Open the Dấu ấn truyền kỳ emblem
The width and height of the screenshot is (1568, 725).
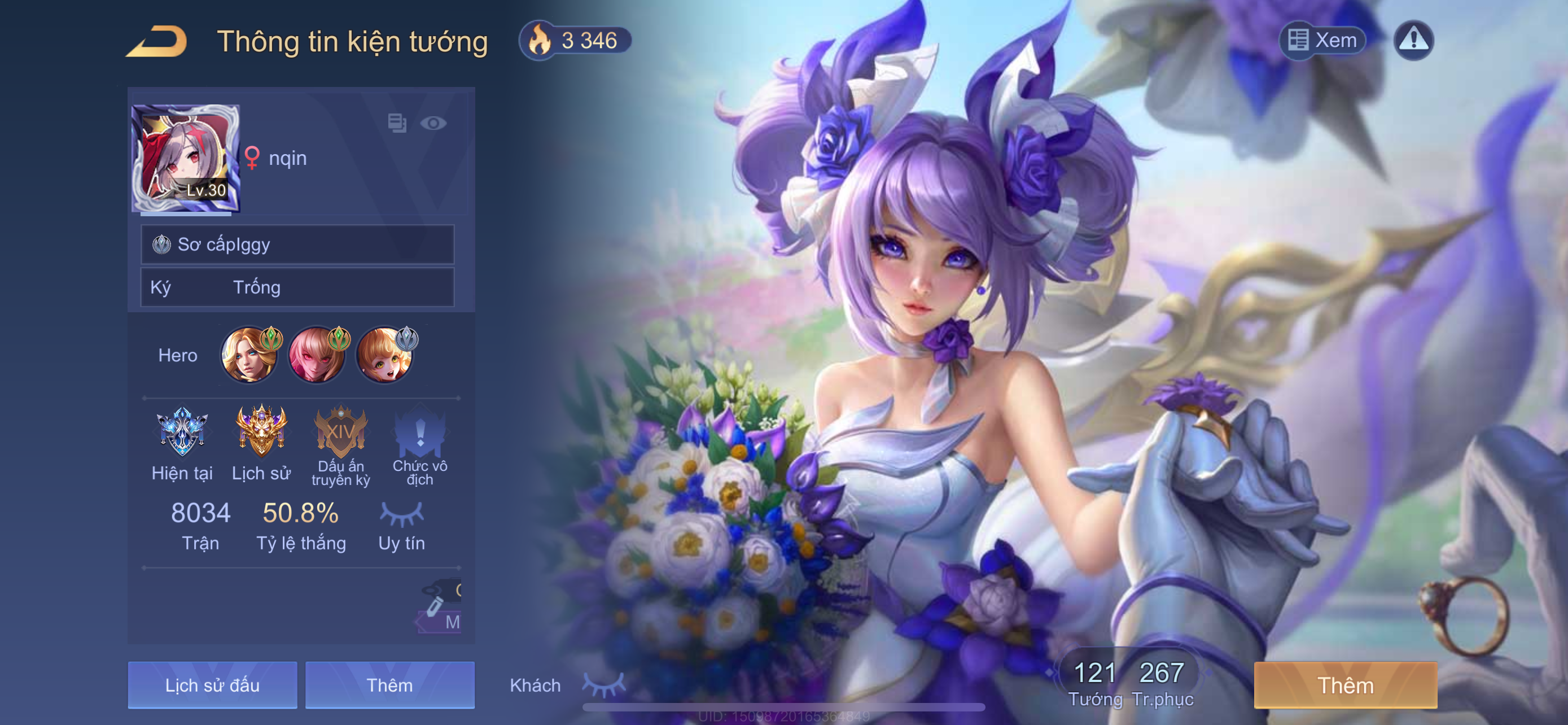(x=341, y=432)
